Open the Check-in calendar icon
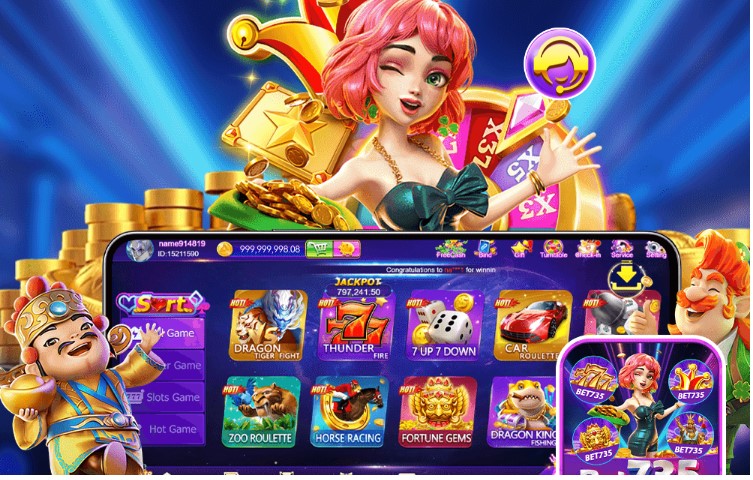This screenshot has height=480, width=753. [x=588, y=247]
